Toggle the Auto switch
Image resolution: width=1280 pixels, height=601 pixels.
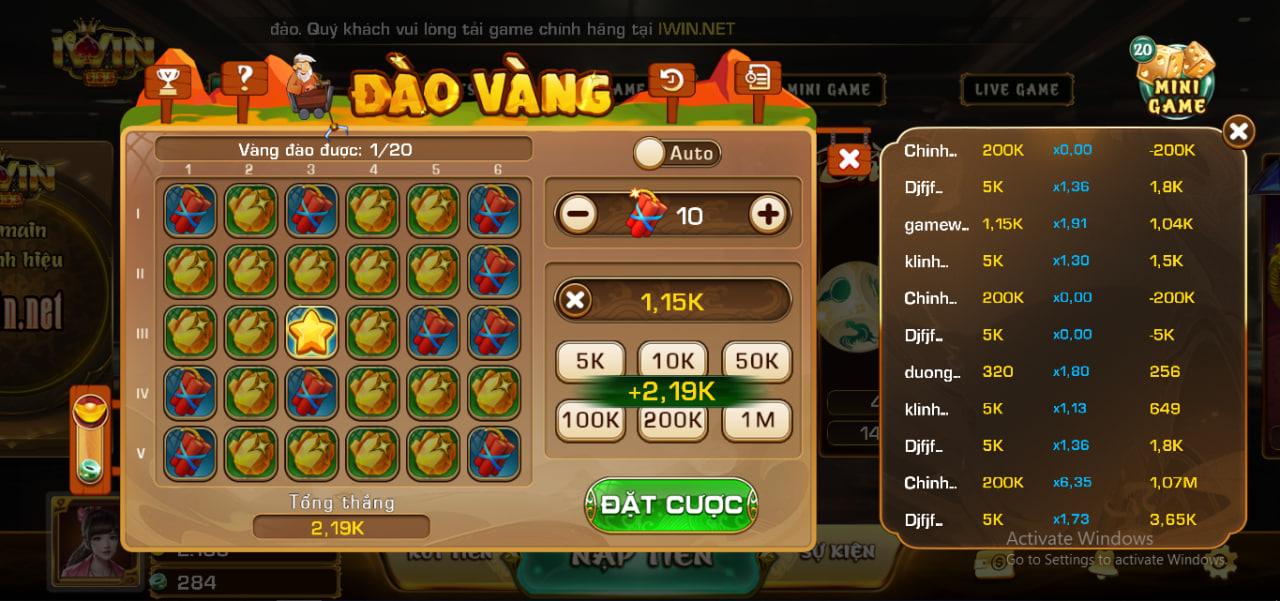(677, 153)
